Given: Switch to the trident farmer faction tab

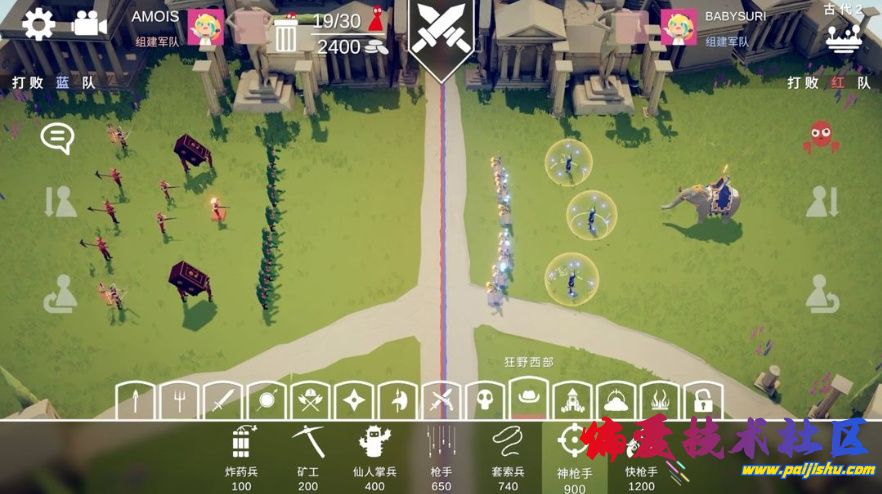Looking at the screenshot, I should coord(176,401).
